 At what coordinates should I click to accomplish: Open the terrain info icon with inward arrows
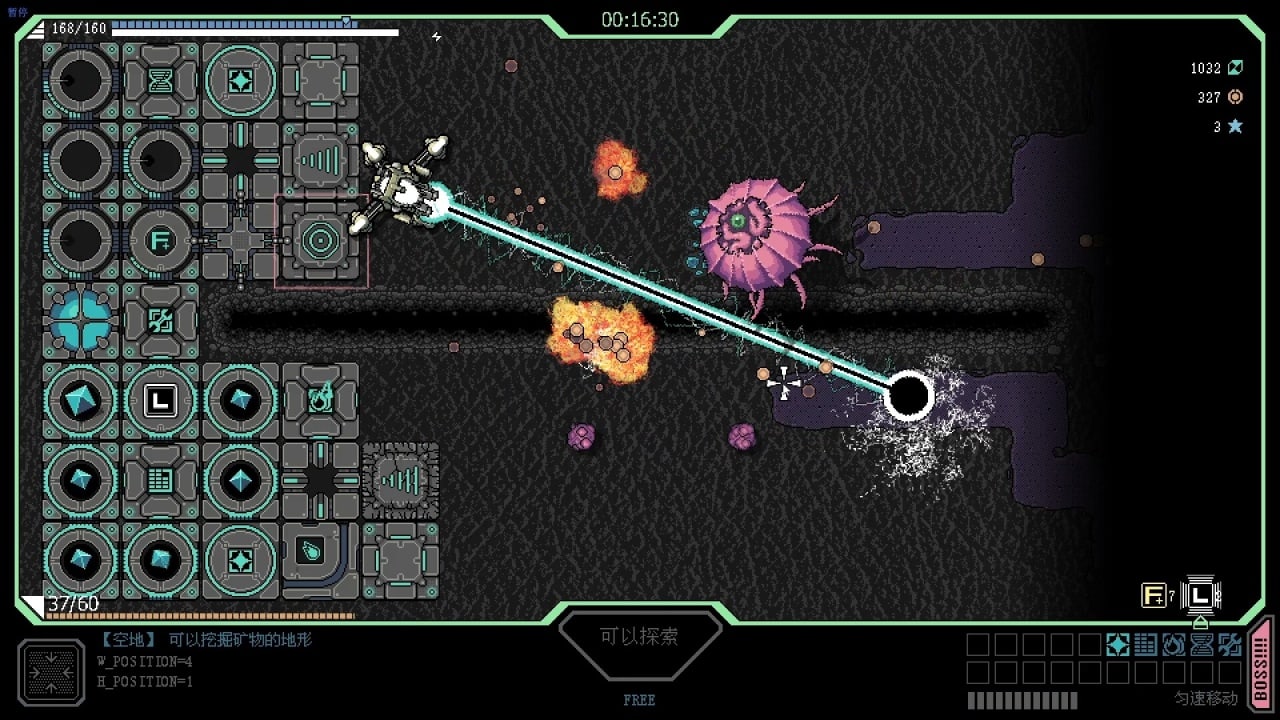coord(50,671)
